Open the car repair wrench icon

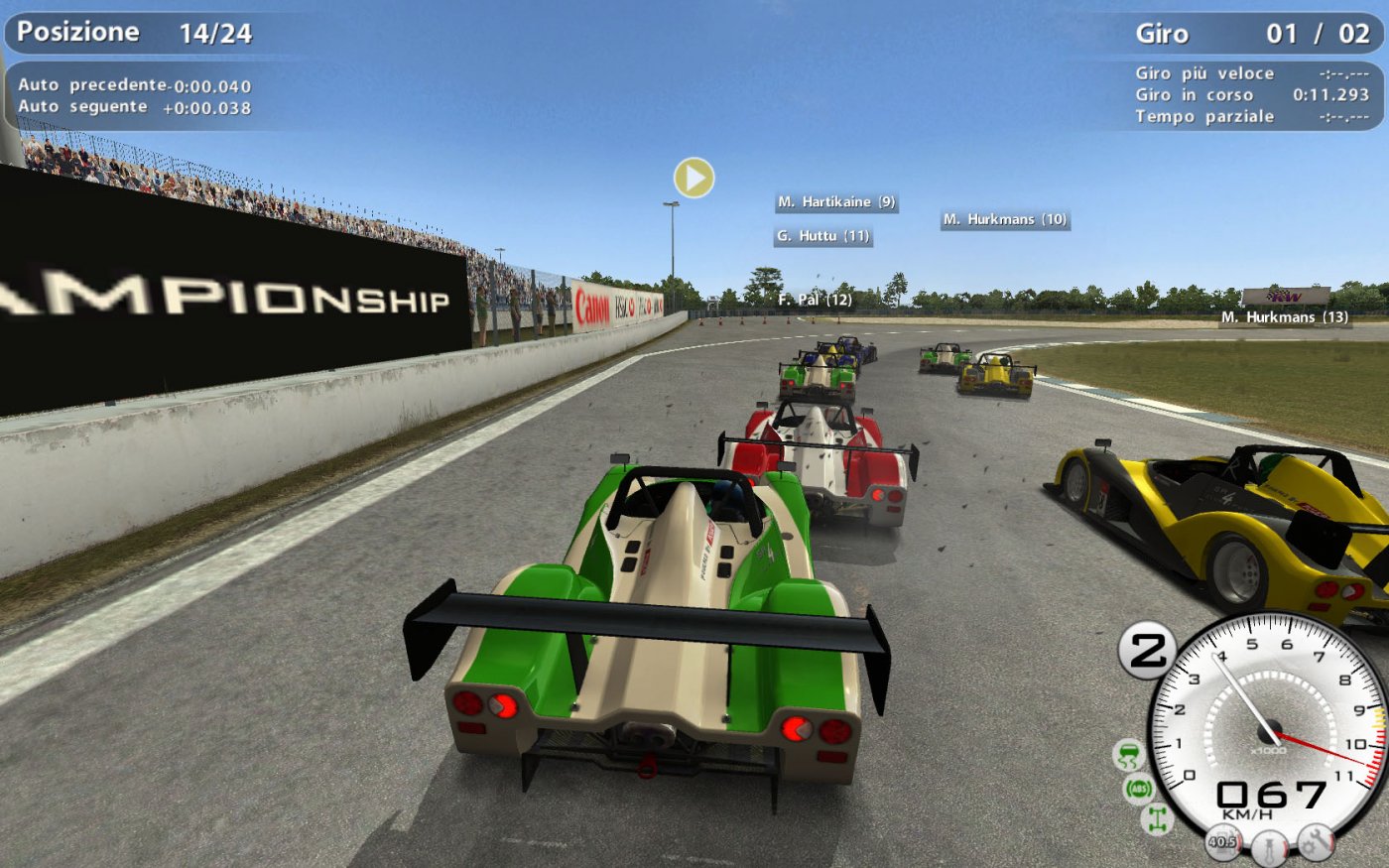point(1315,843)
